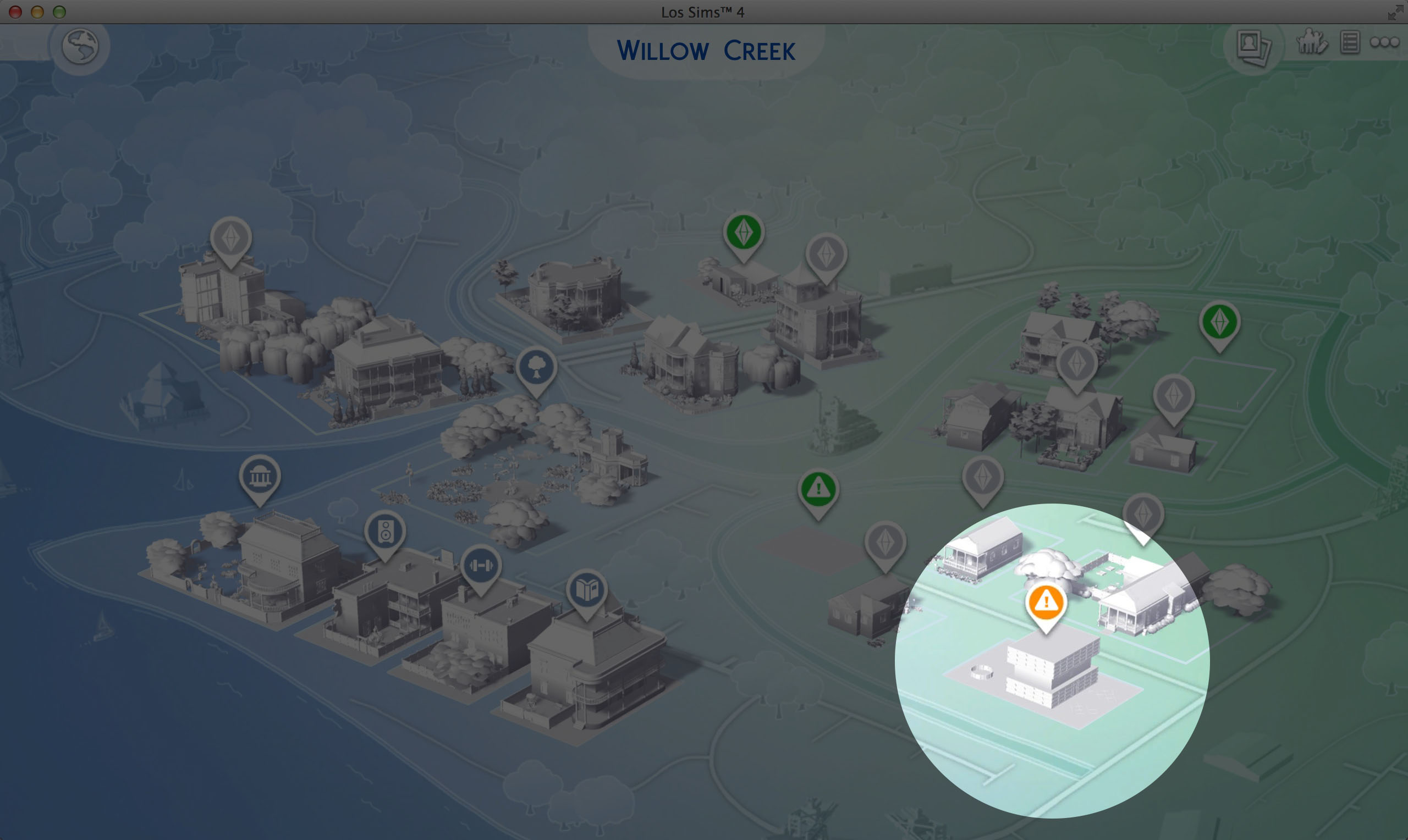The image size is (1408, 840).
Task: Click the list panel icon
Action: point(1350,43)
